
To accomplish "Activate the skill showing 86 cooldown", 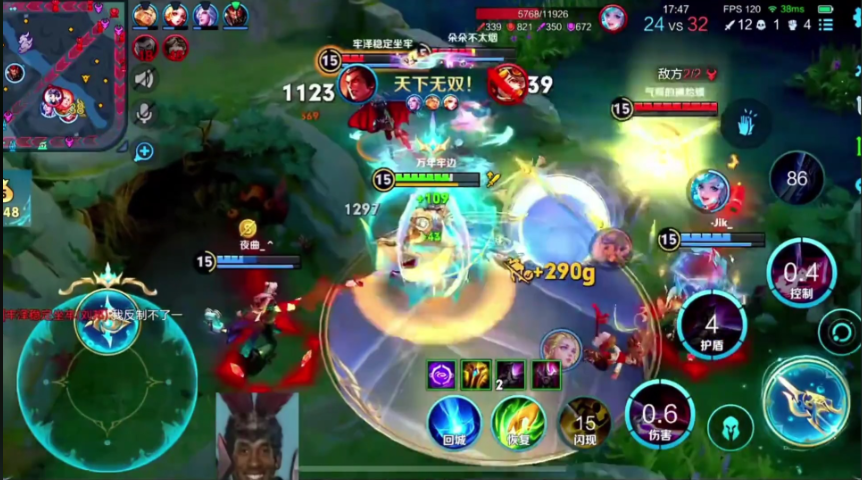I will (797, 179).
